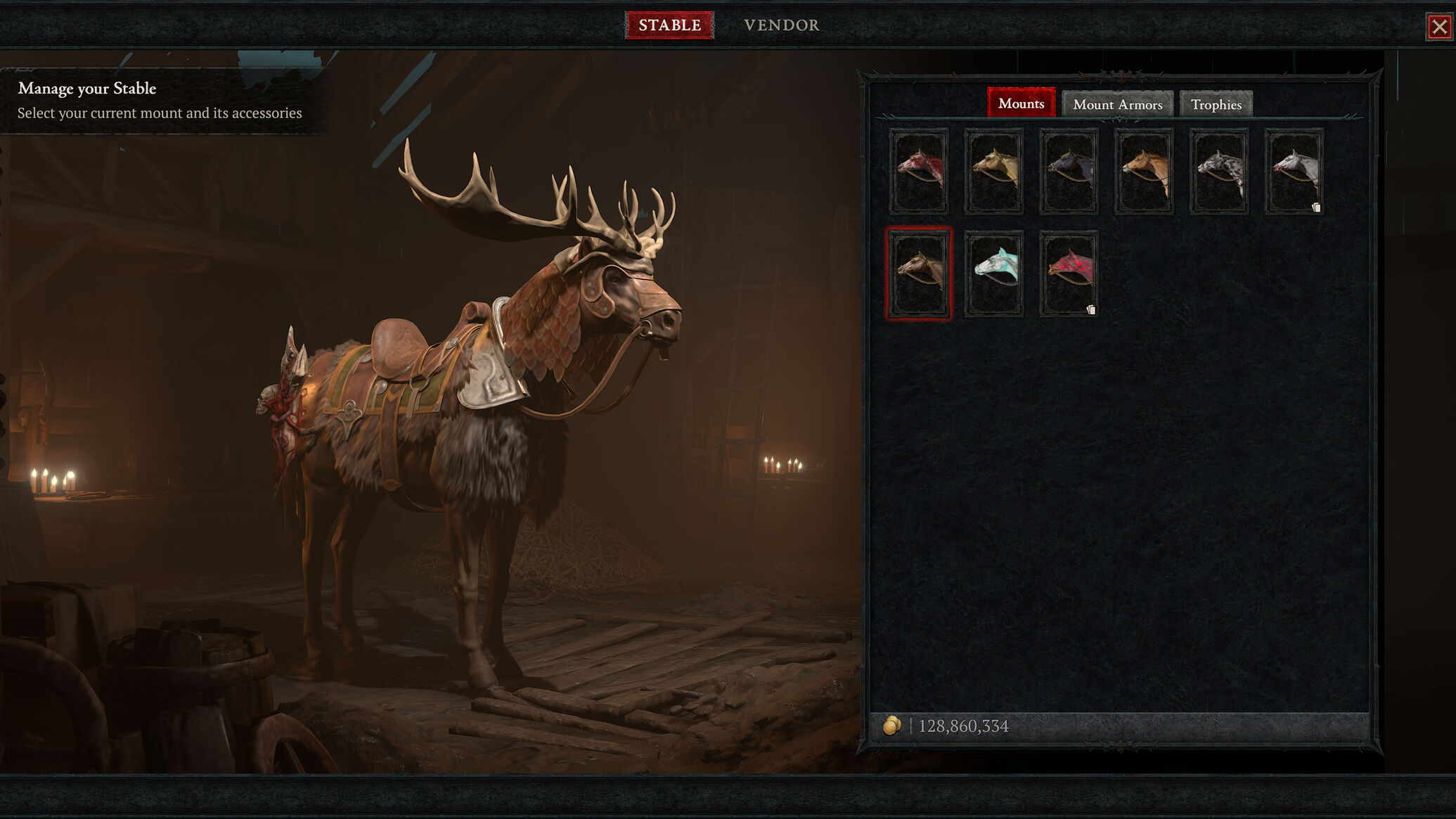The height and width of the screenshot is (819, 1456).
Task: Select the orange chestnut horse mount
Action: coord(1144,172)
